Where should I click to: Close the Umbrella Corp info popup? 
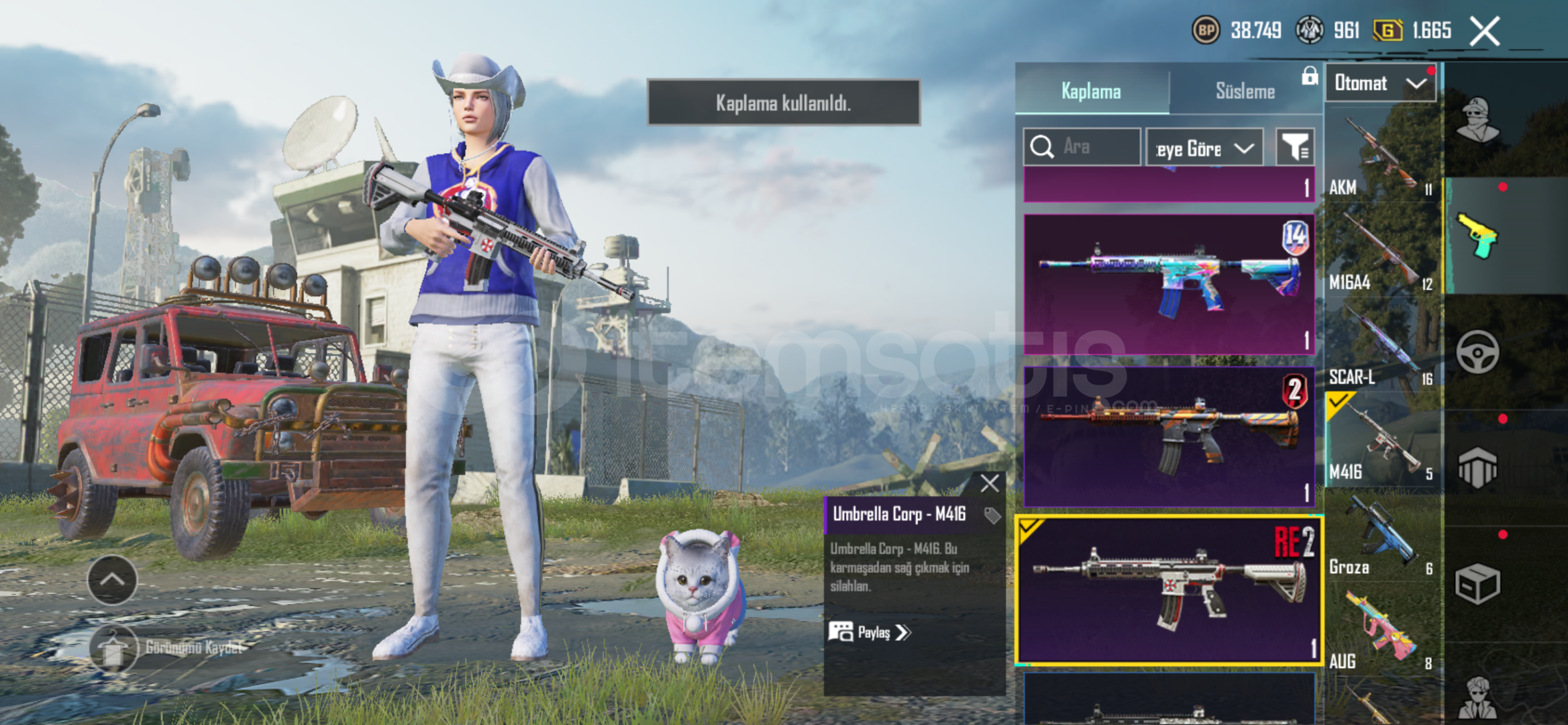(x=989, y=483)
